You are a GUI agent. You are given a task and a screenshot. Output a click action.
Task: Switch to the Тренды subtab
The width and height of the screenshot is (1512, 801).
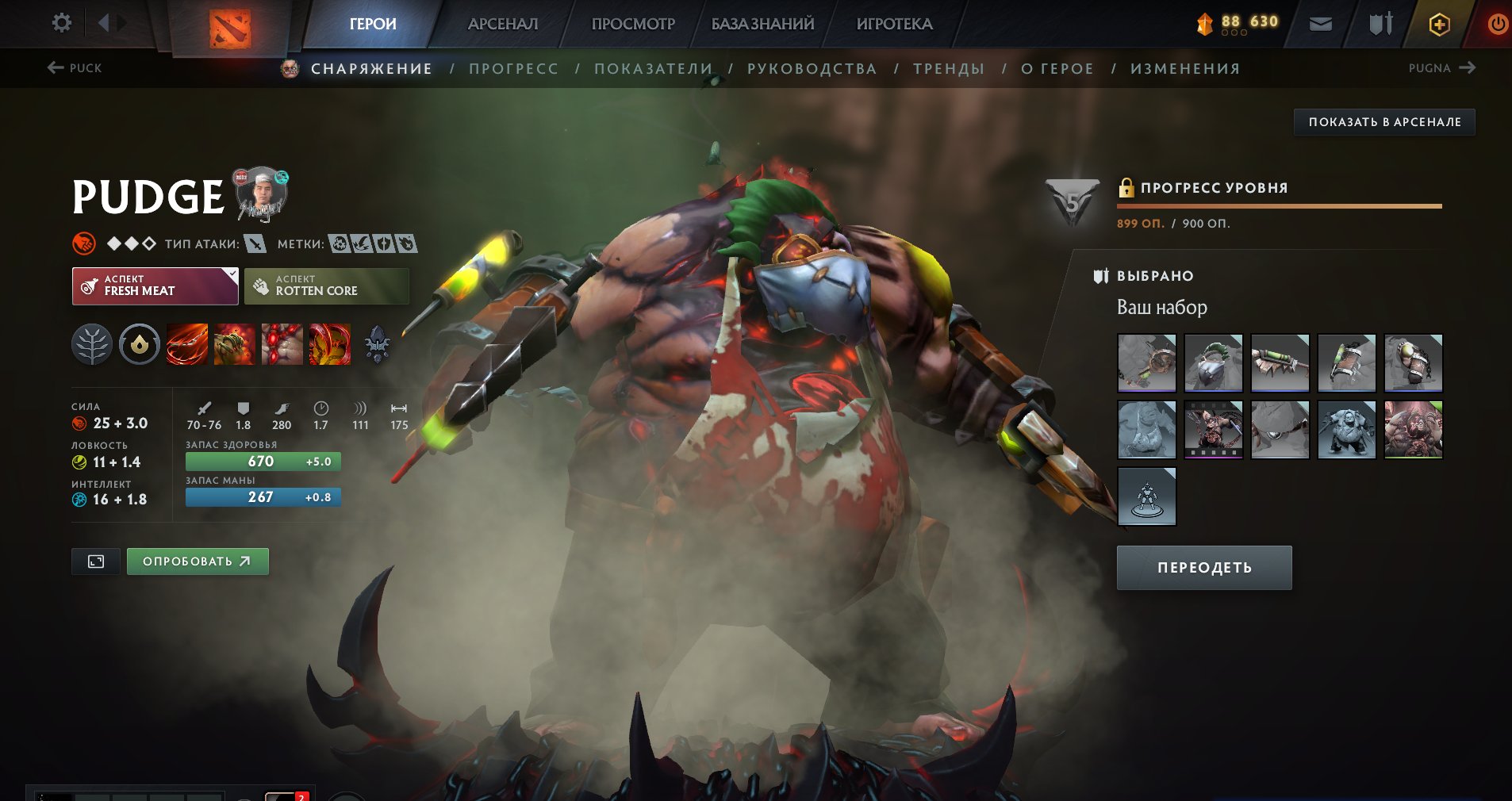(949, 69)
